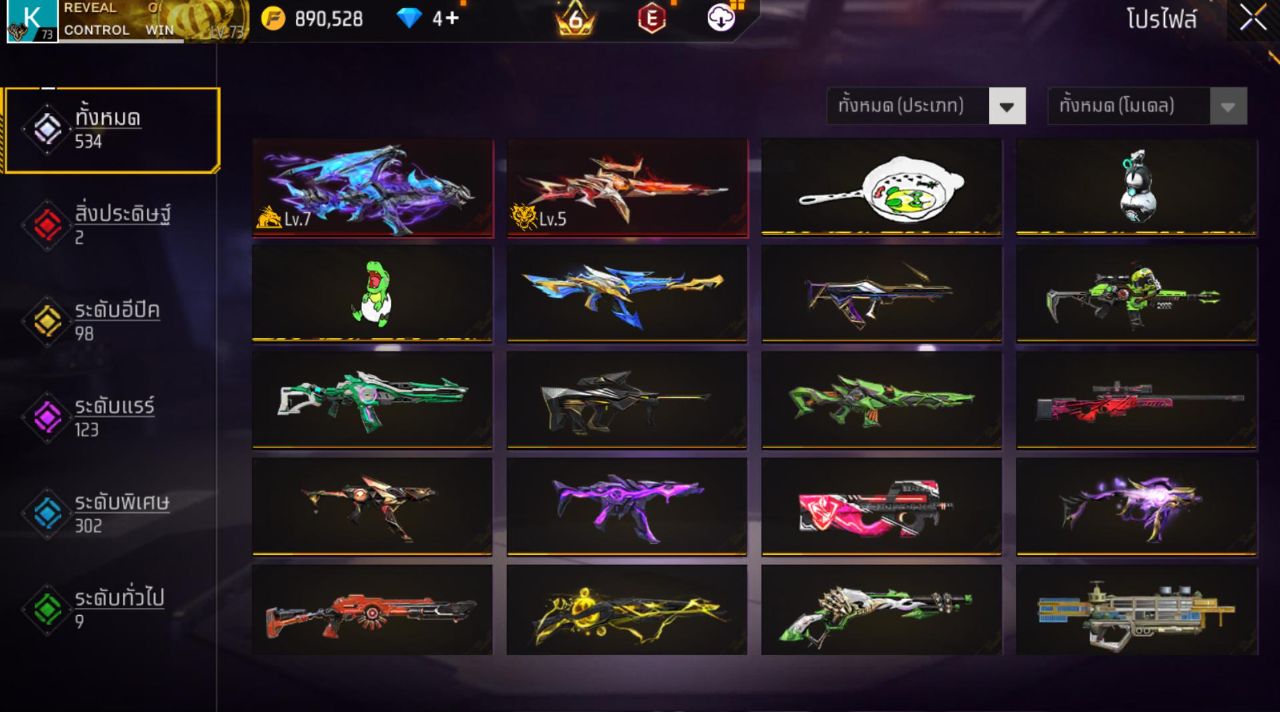1280x712 pixels.
Task: Click the diamond currency plus button
Action: click(450, 18)
